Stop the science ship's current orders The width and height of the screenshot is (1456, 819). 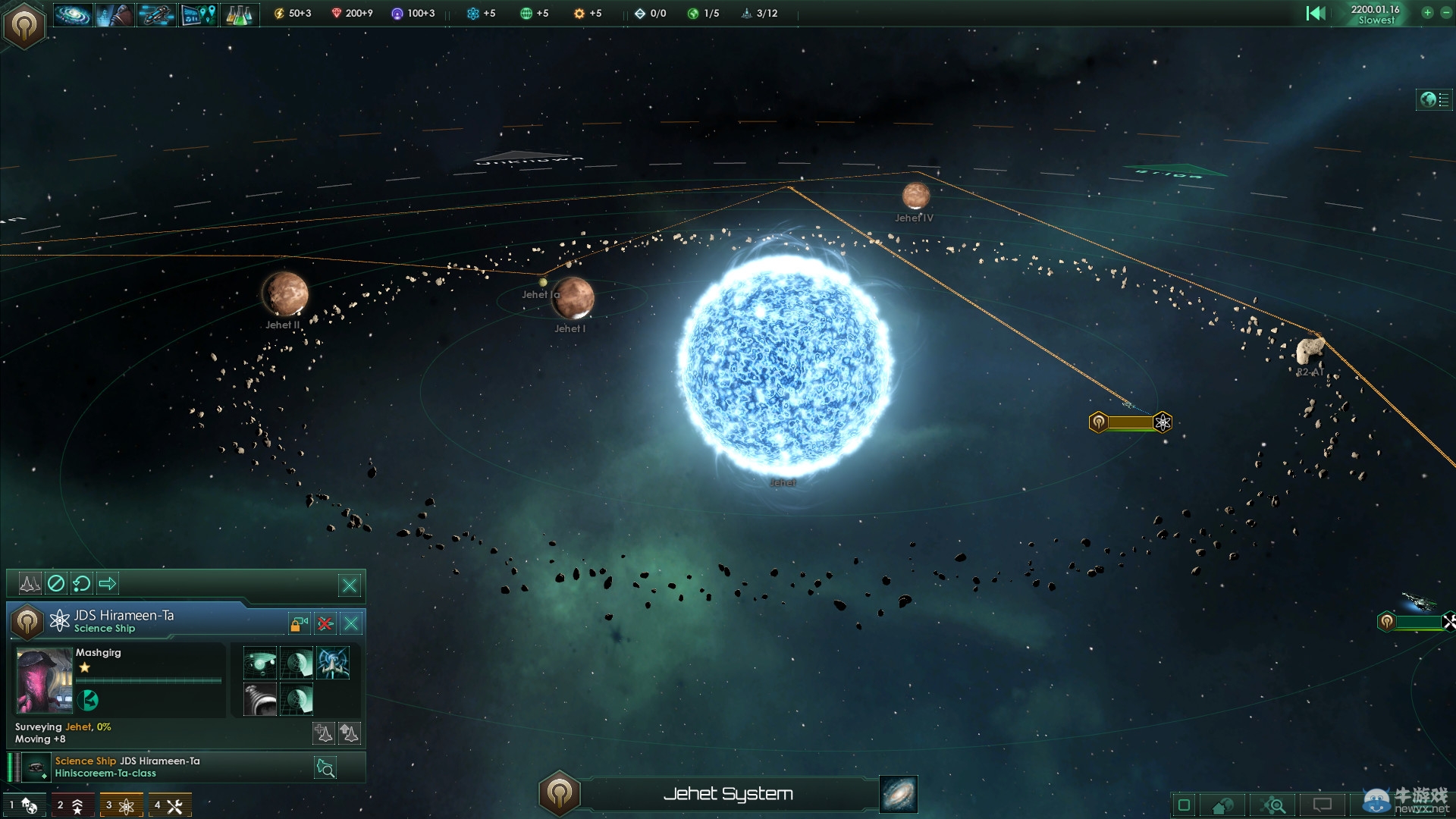[x=56, y=583]
